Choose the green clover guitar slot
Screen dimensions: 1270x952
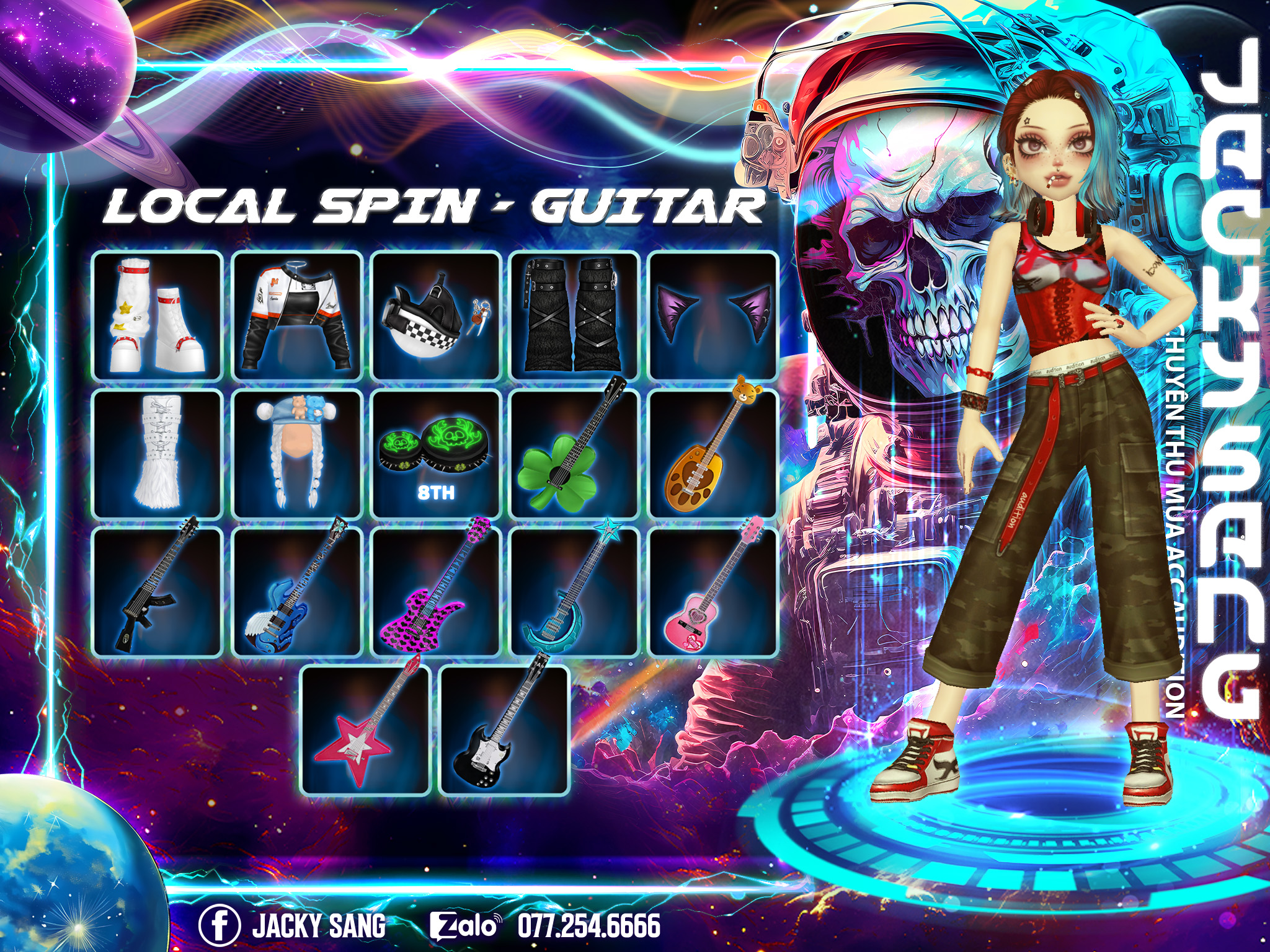click(x=575, y=454)
